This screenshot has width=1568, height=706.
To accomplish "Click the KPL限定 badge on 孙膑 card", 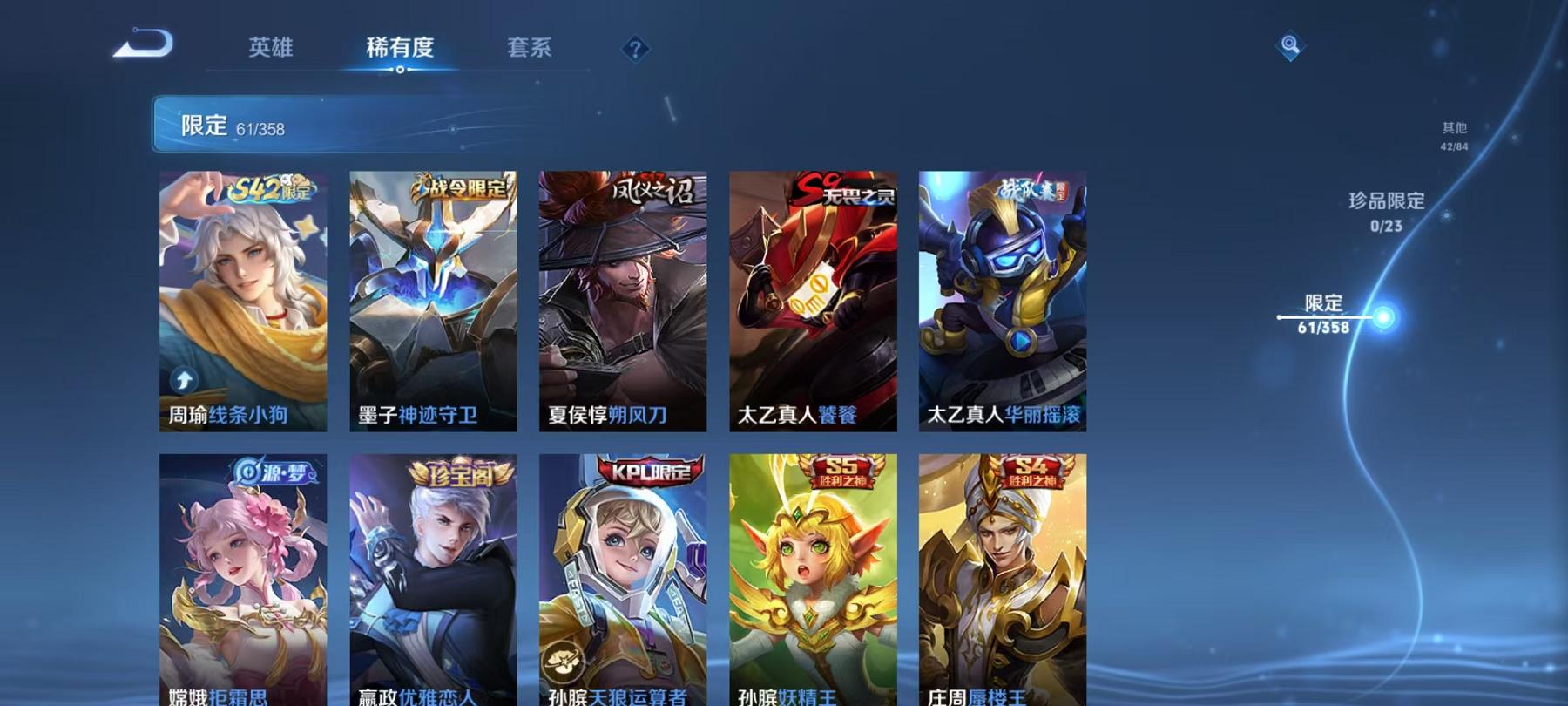I will [652, 472].
